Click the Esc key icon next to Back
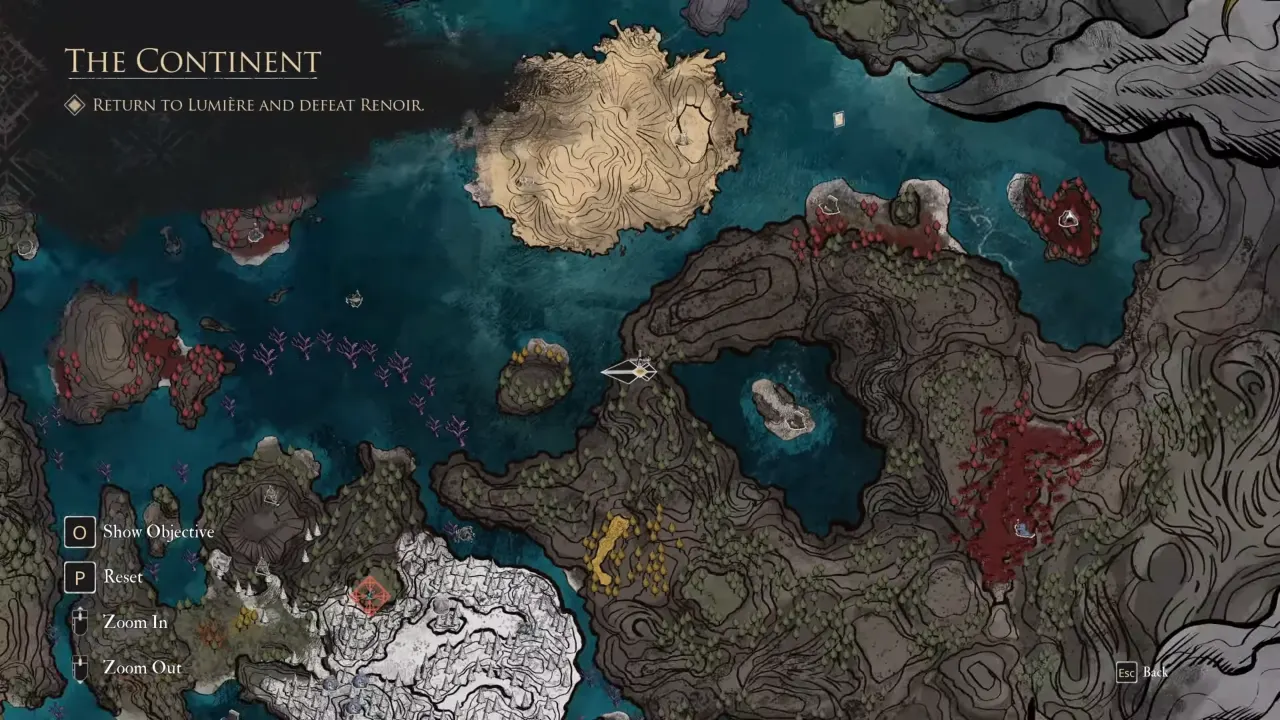 click(1126, 672)
